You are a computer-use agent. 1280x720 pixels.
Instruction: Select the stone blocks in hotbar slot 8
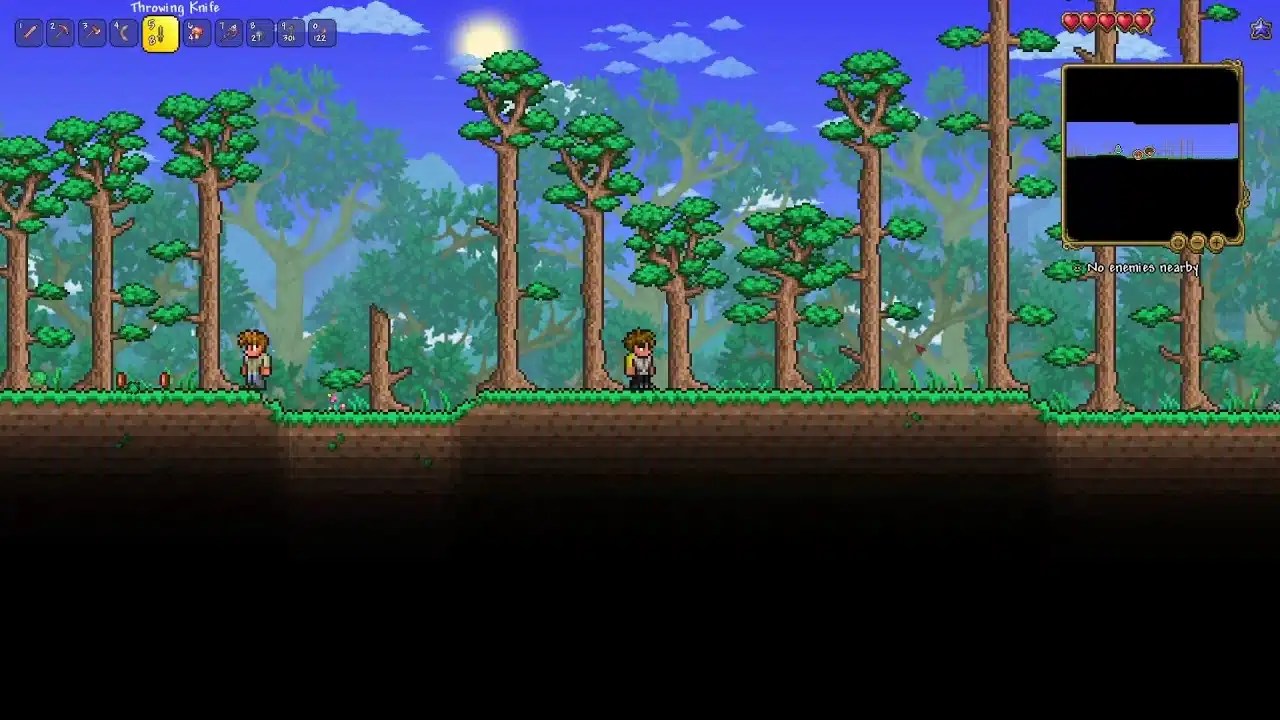(260, 32)
